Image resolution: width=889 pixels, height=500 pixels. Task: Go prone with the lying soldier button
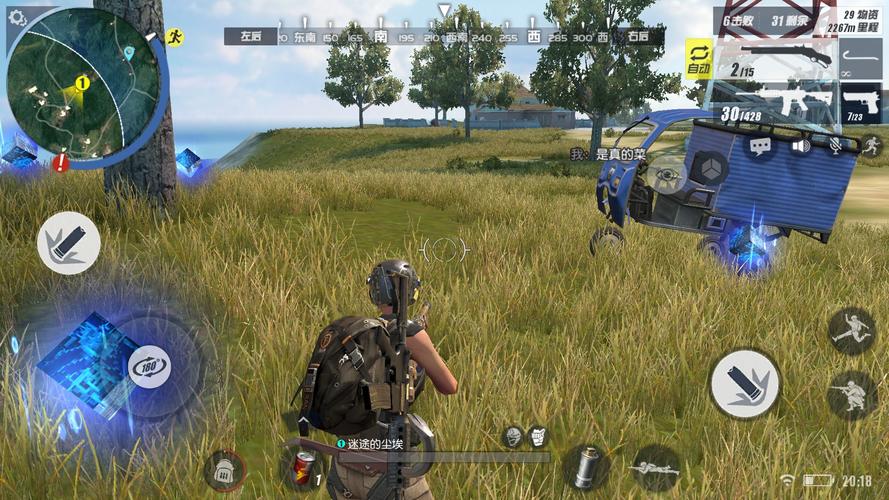click(x=655, y=467)
